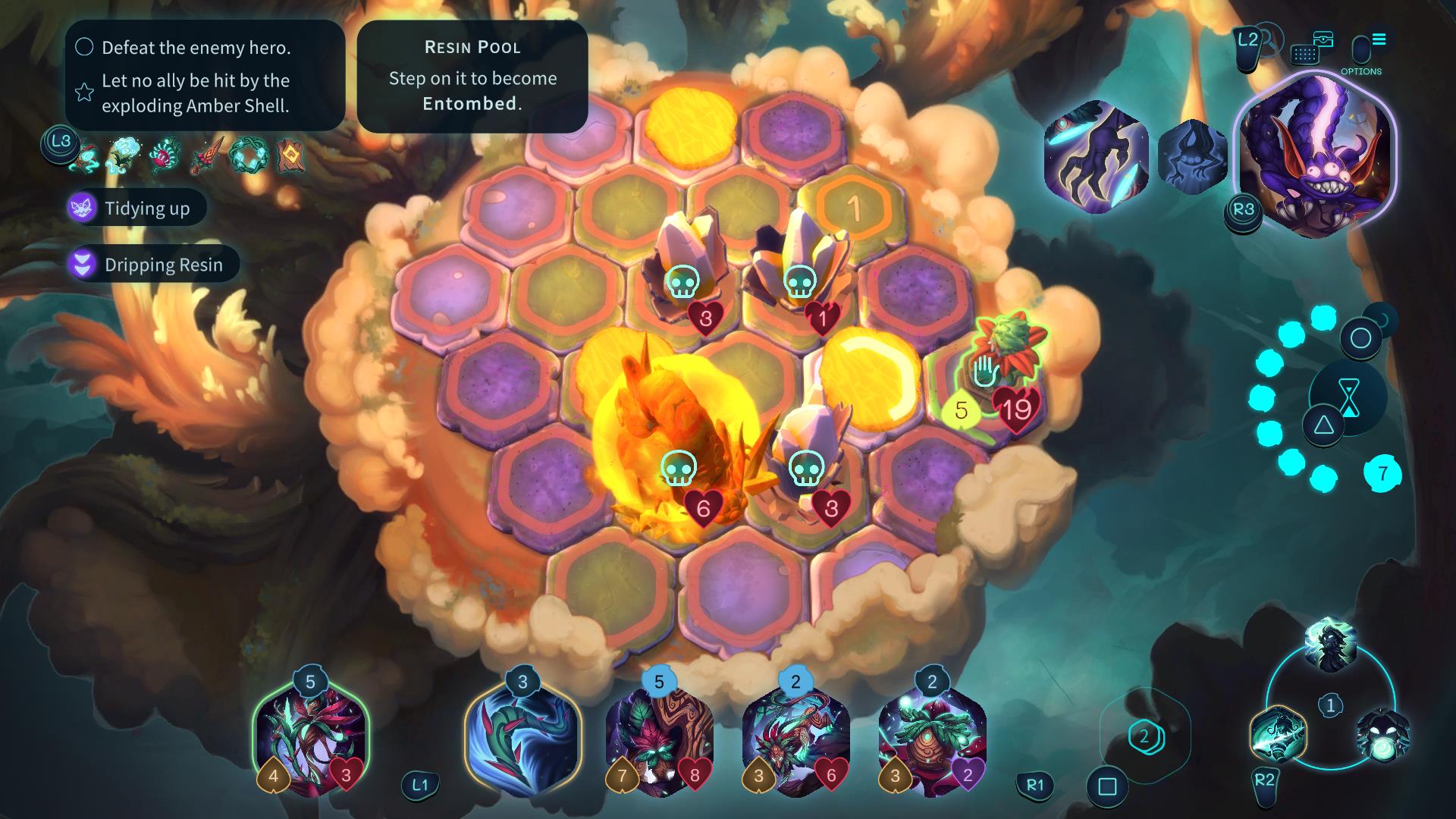Image resolution: width=1456 pixels, height=819 pixels.
Task: Select the allied flower hero with 19 health
Action: 1005,358
